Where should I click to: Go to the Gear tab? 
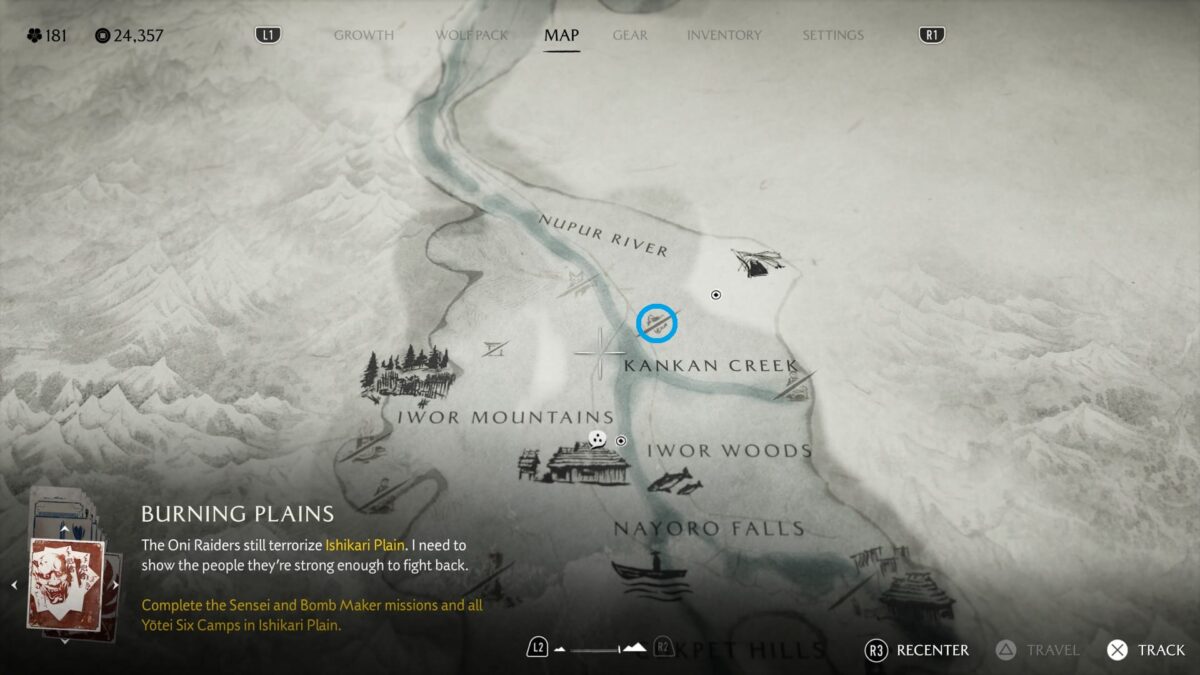pyautogui.click(x=630, y=35)
